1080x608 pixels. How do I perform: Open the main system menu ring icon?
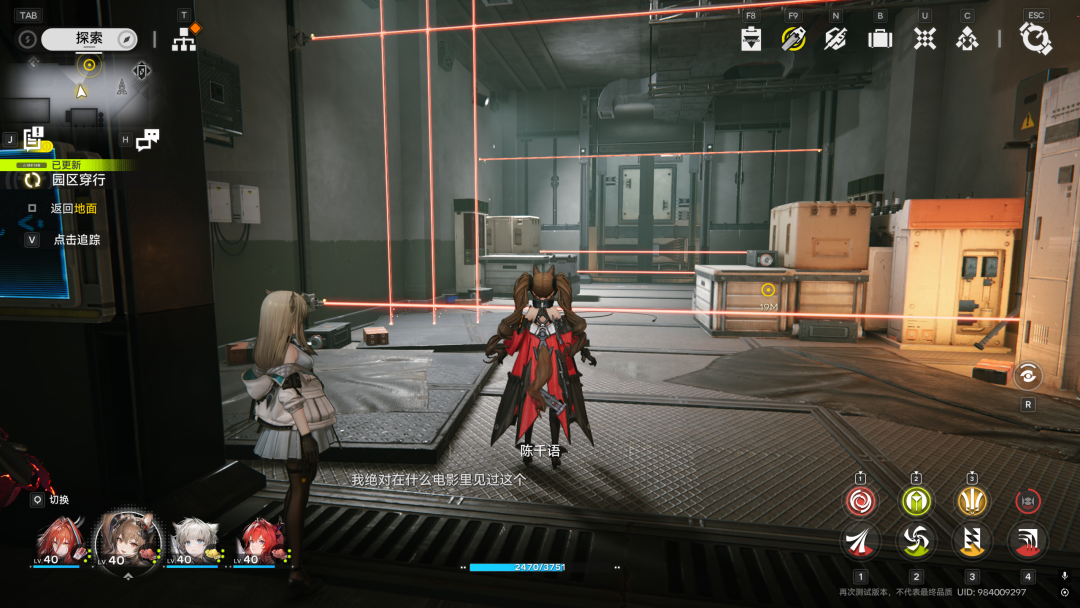click(x=1035, y=39)
